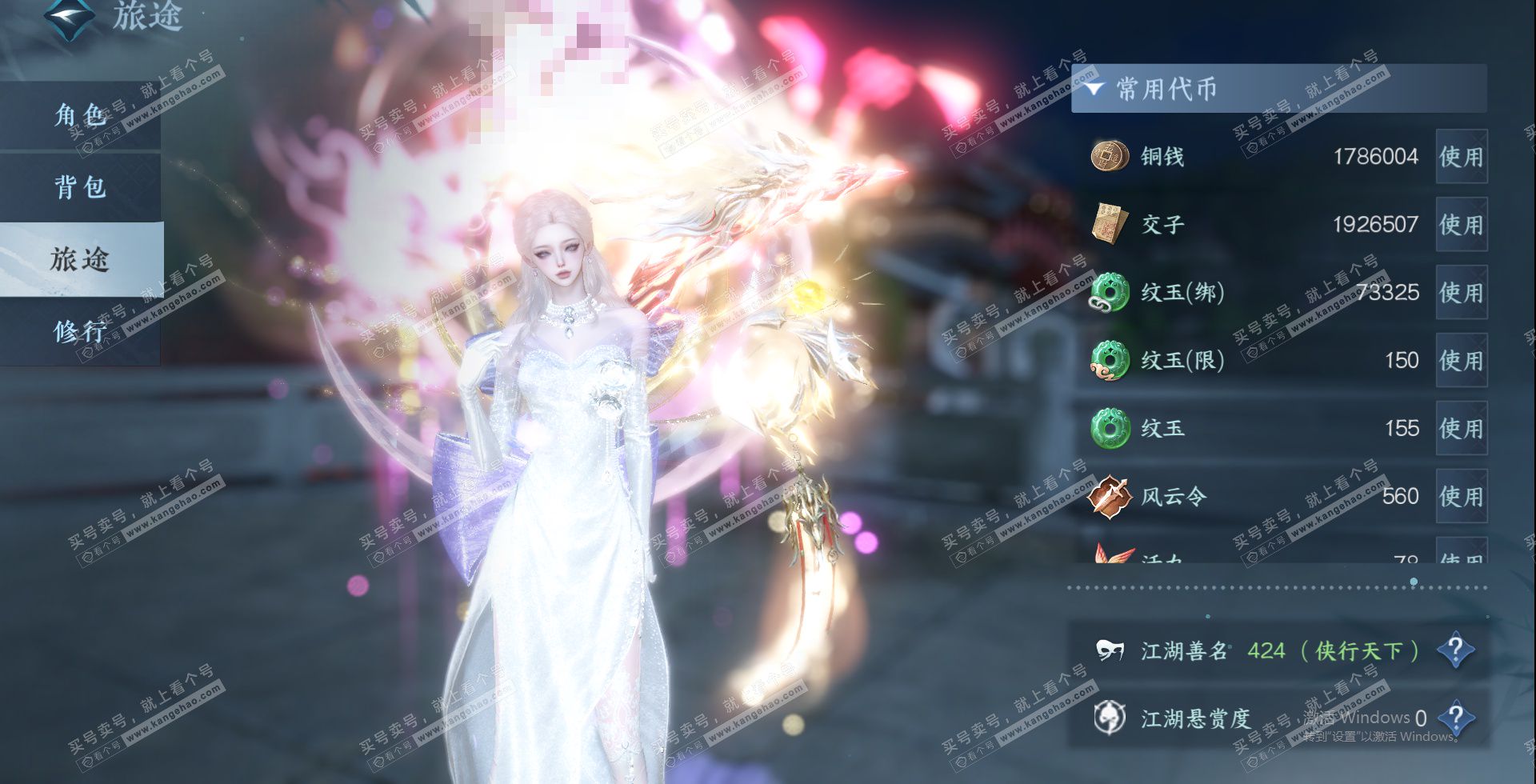This screenshot has width=1536, height=784.
Task: Open the 背包 tab
Action: tap(80, 187)
